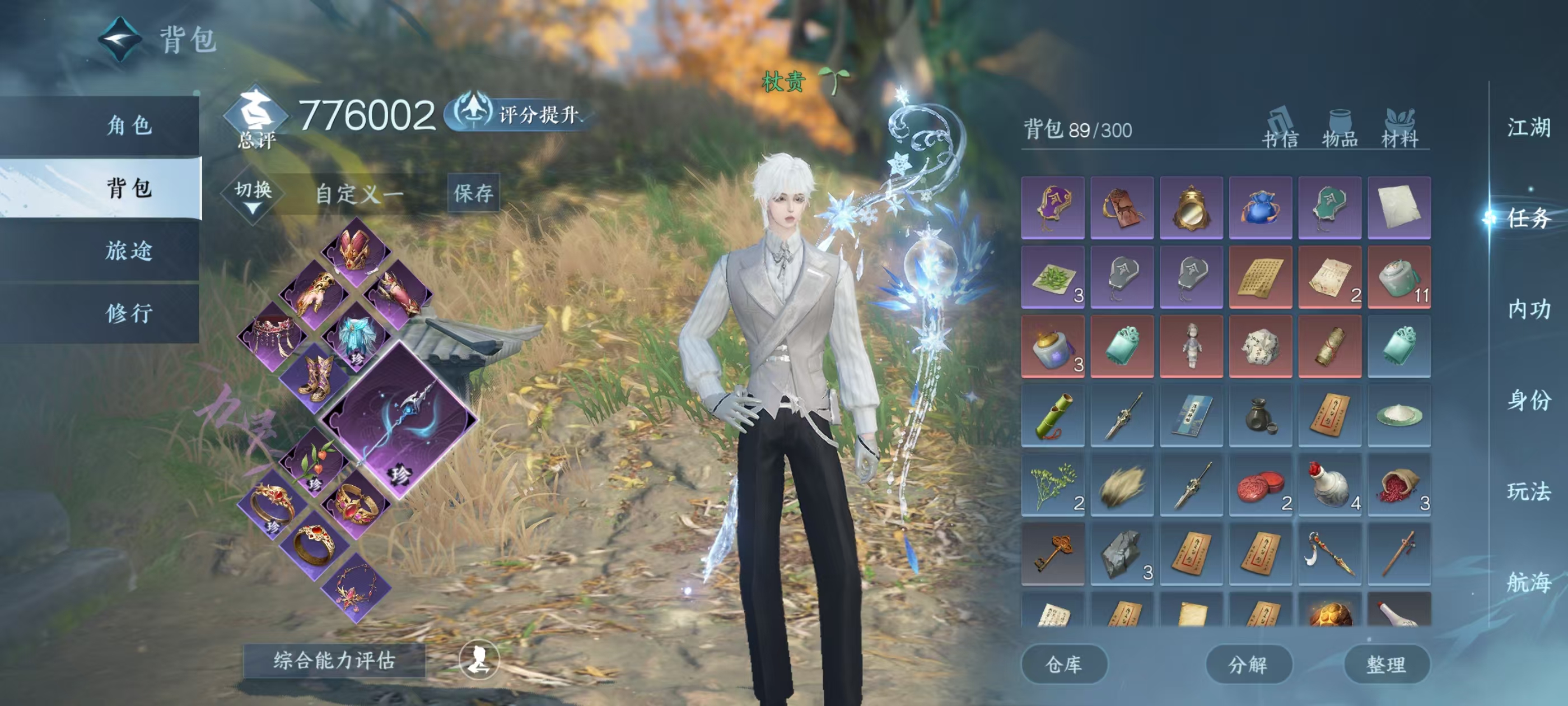The width and height of the screenshot is (1568, 706).
Task: Sort the bag with 整理
Action: tap(1386, 665)
